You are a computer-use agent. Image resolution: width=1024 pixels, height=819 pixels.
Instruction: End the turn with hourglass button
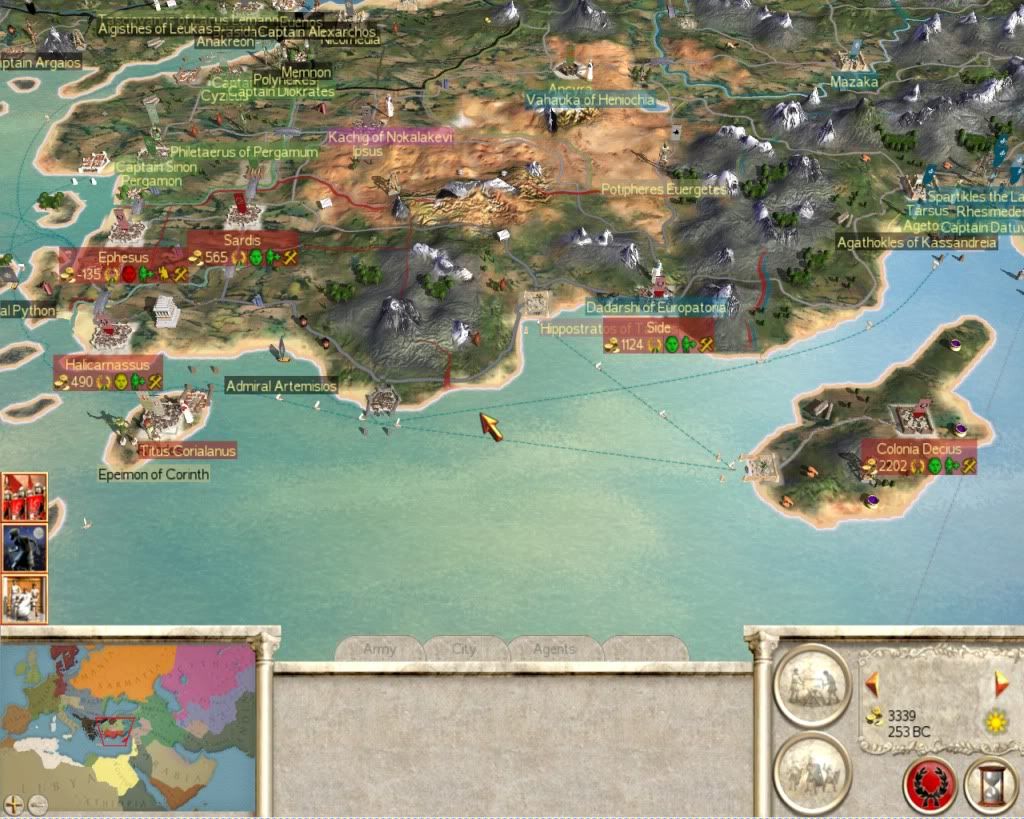990,786
